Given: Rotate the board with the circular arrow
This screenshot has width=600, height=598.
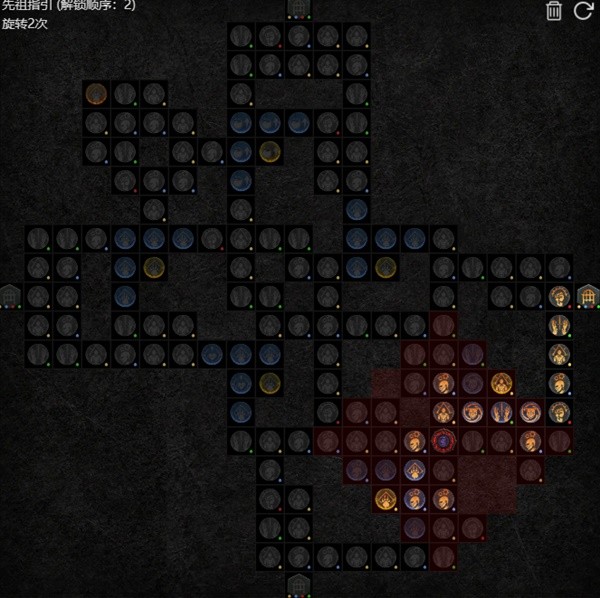Looking at the screenshot, I should [x=584, y=12].
